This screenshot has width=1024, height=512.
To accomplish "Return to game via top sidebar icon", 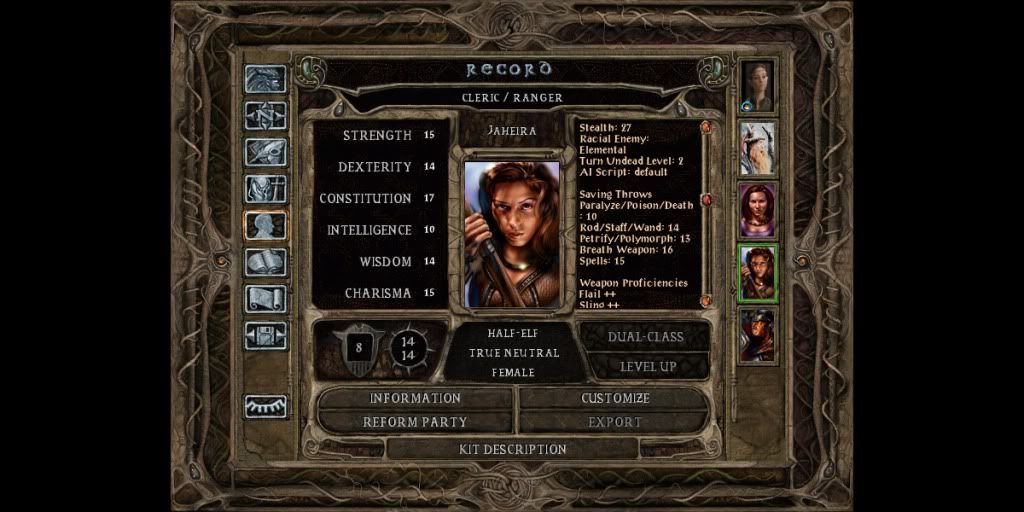I will click(x=266, y=80).
